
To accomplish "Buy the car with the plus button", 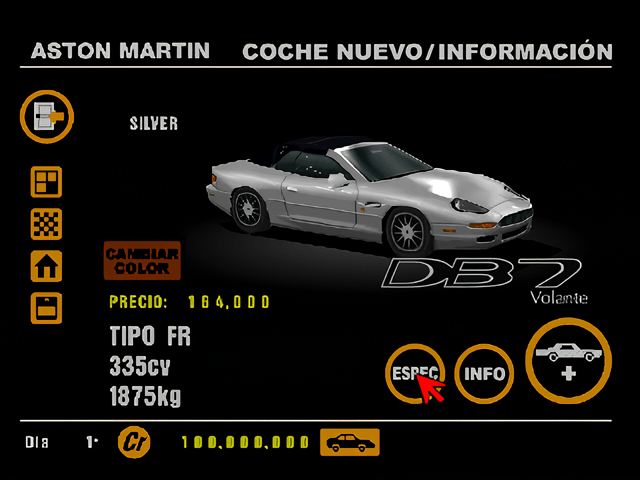I will 570,362.
